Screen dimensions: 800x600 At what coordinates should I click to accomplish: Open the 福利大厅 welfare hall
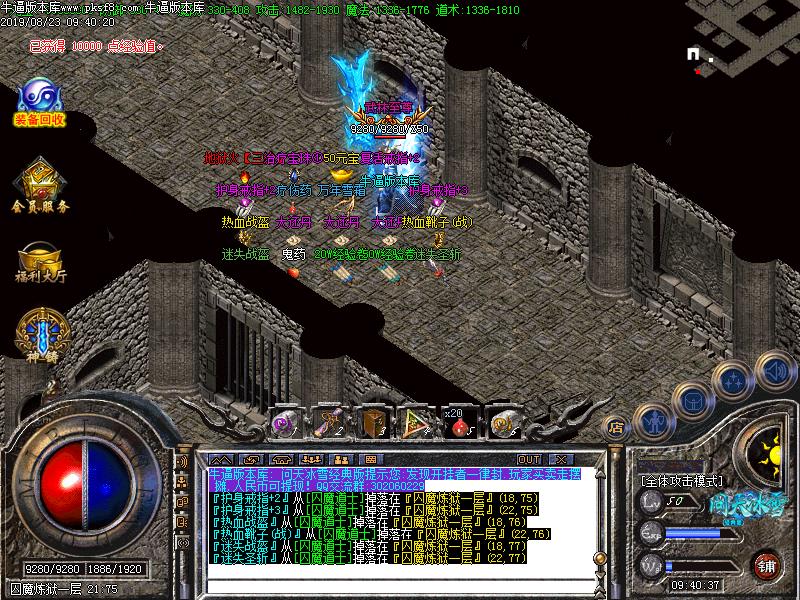(x=39, y=258)
